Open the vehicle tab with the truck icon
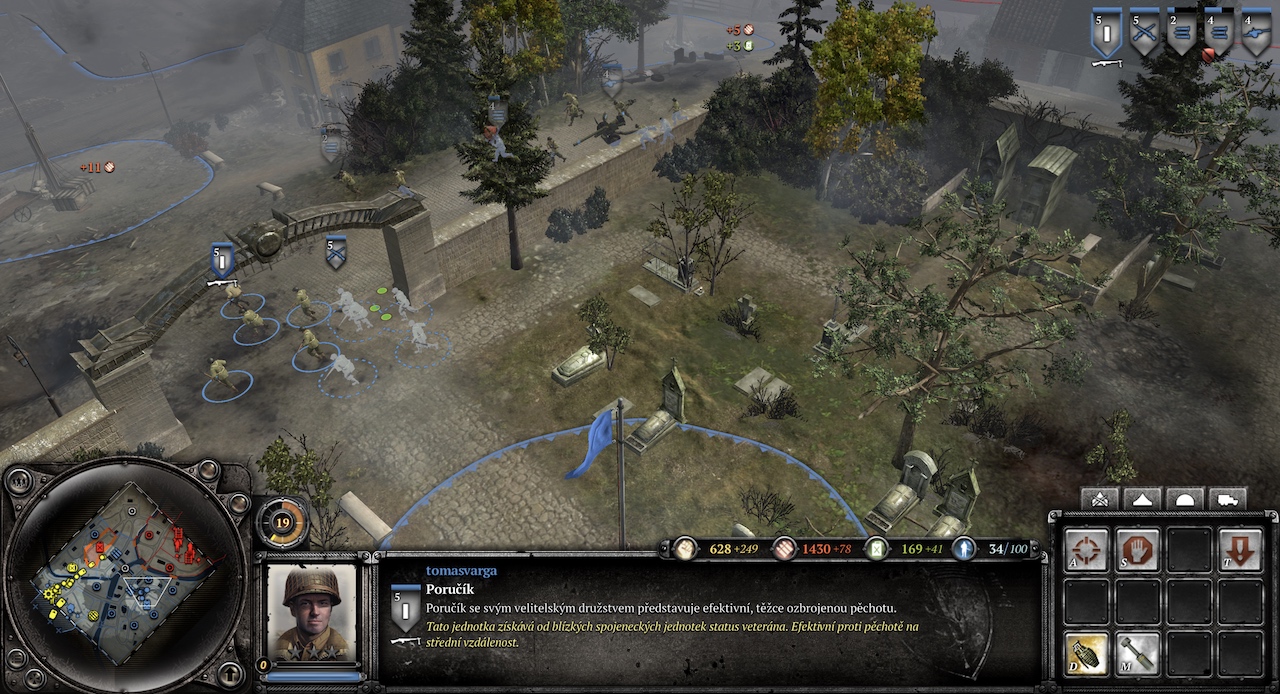1280x694 pixels. click(1228, 499)
